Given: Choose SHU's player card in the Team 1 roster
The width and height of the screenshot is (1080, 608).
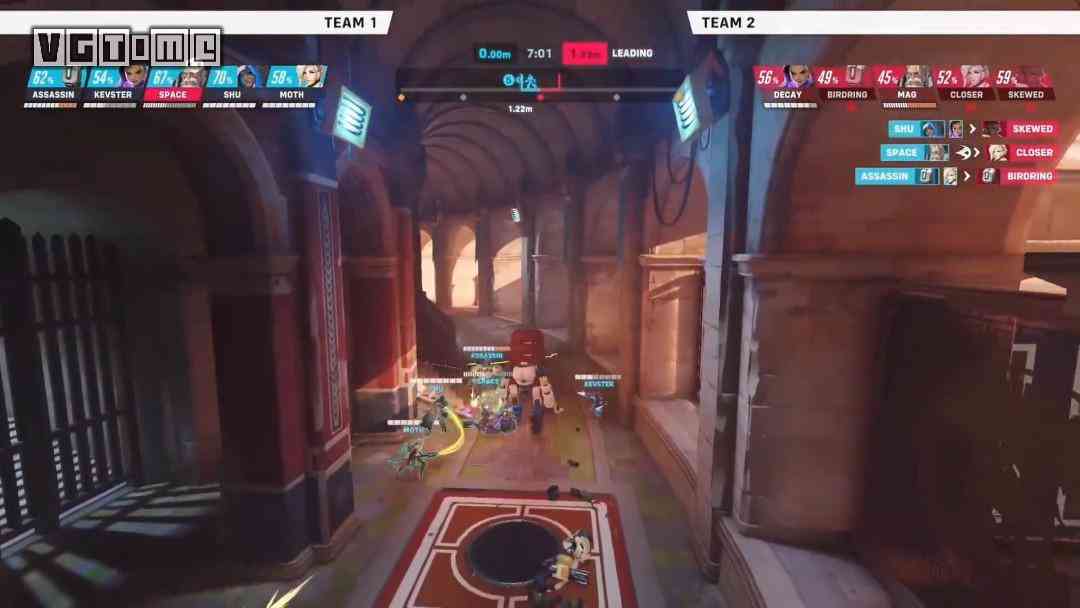Looking at the screenshot, I should pyautogui.click(x=232, y=85).
